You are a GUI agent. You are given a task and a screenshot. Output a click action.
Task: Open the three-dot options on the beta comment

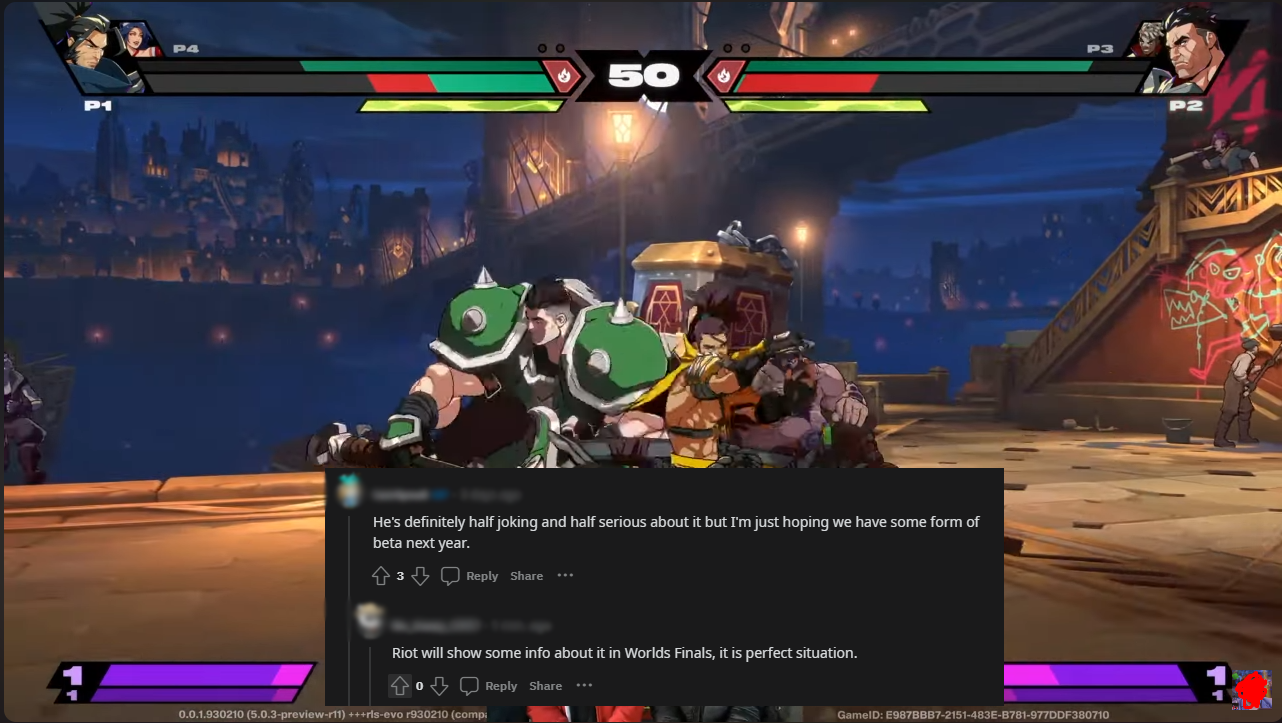565,575
